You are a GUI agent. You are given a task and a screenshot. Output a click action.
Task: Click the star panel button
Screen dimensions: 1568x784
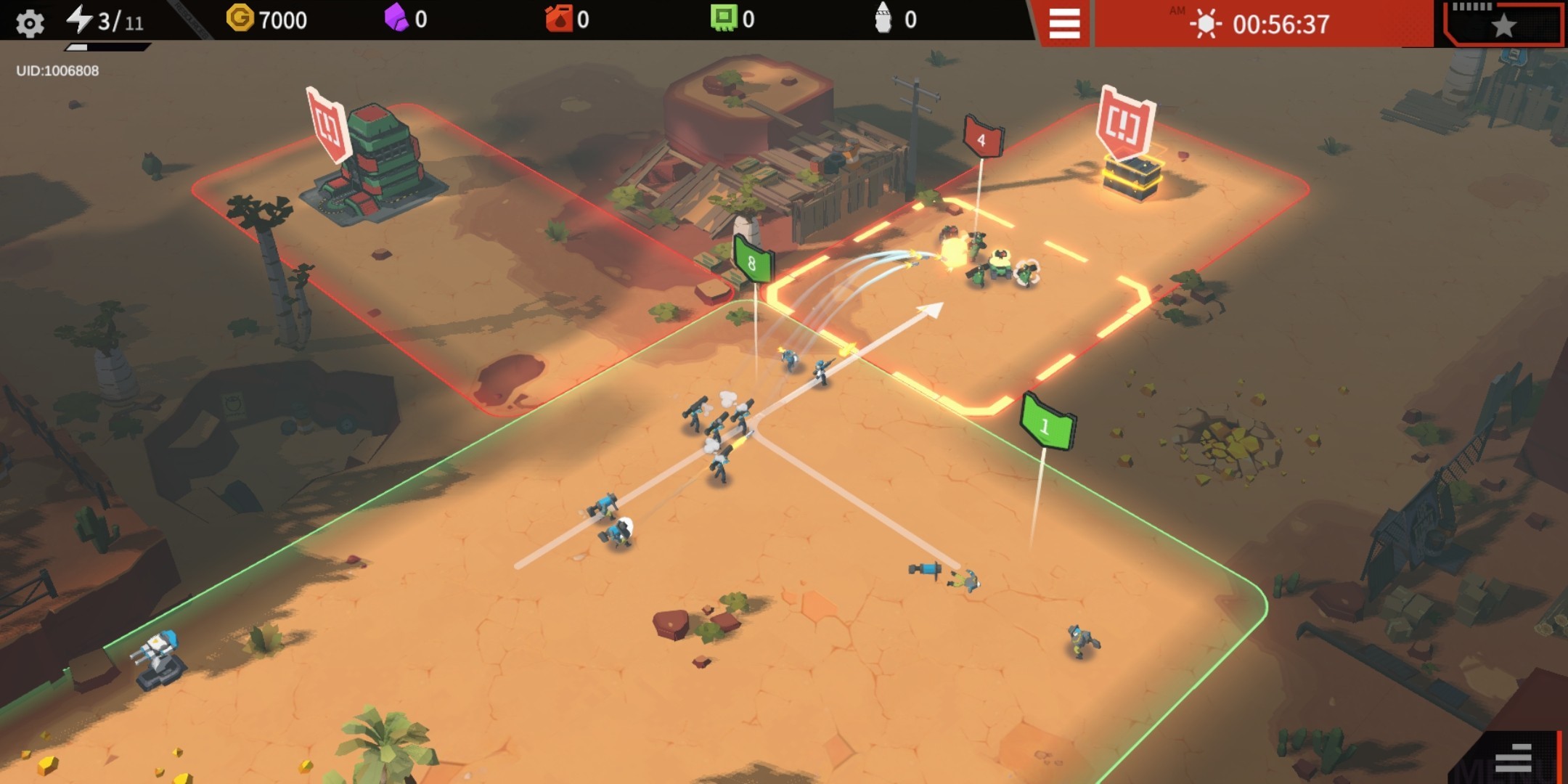coord(1503,25)
